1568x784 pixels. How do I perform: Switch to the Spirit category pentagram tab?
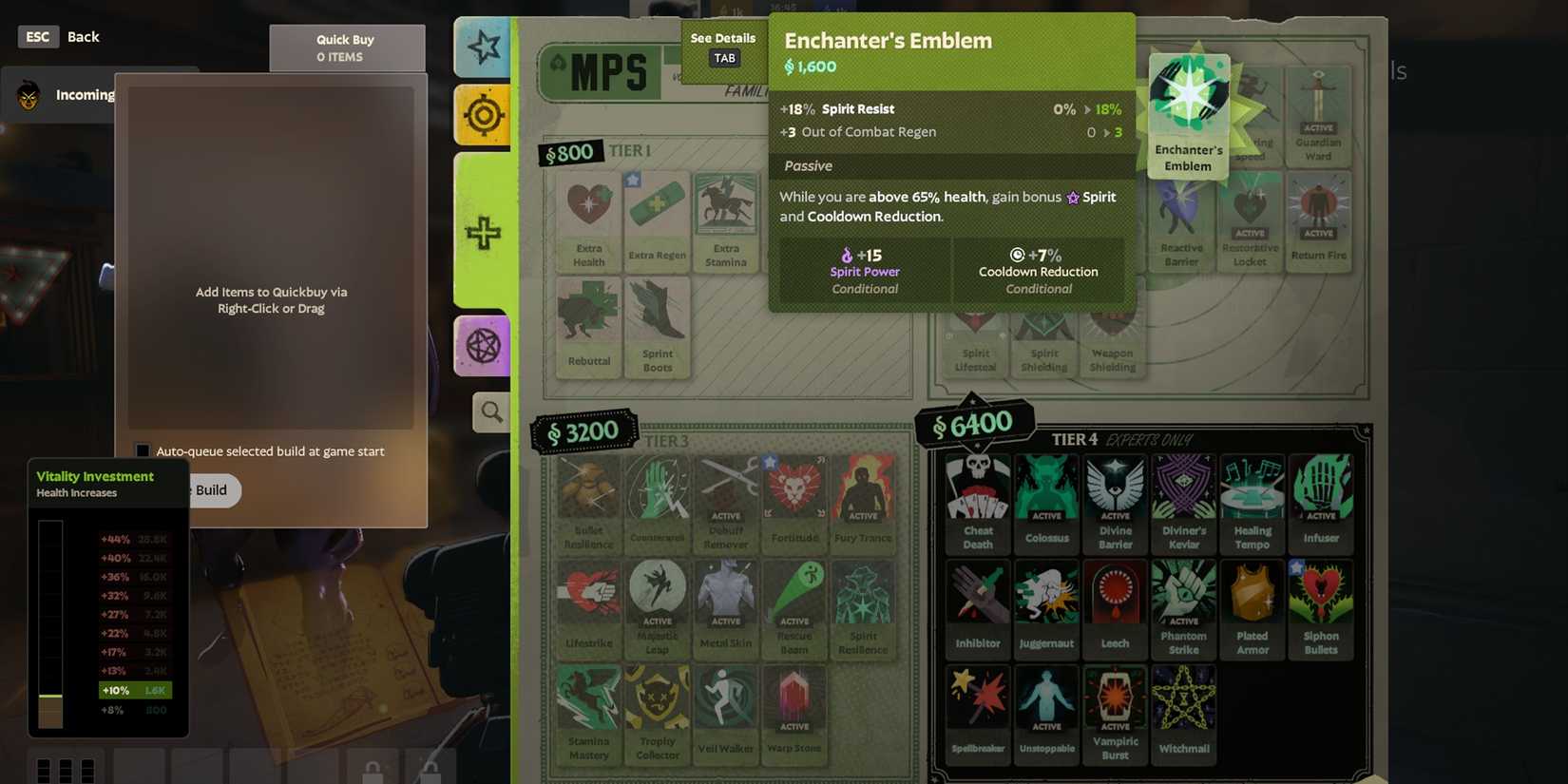[482, 345]
